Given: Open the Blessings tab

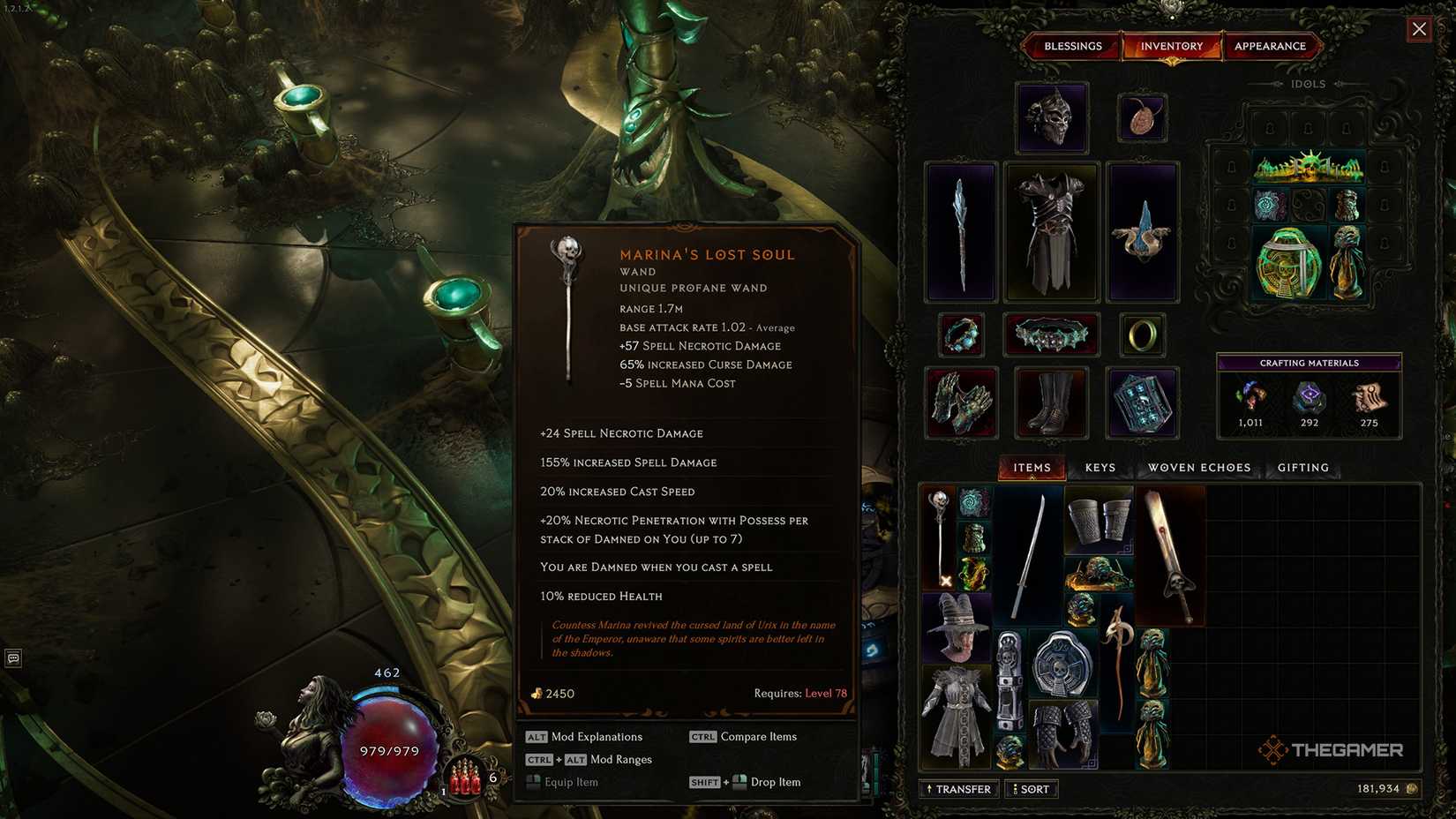Looking at the screenshot, I should (1072, 45).
